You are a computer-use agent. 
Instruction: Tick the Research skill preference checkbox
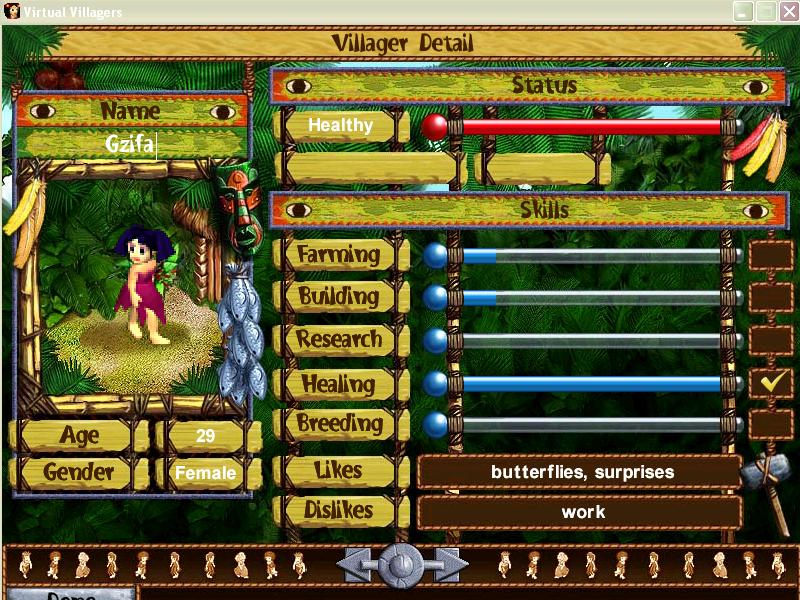click(x=770, y=340)
